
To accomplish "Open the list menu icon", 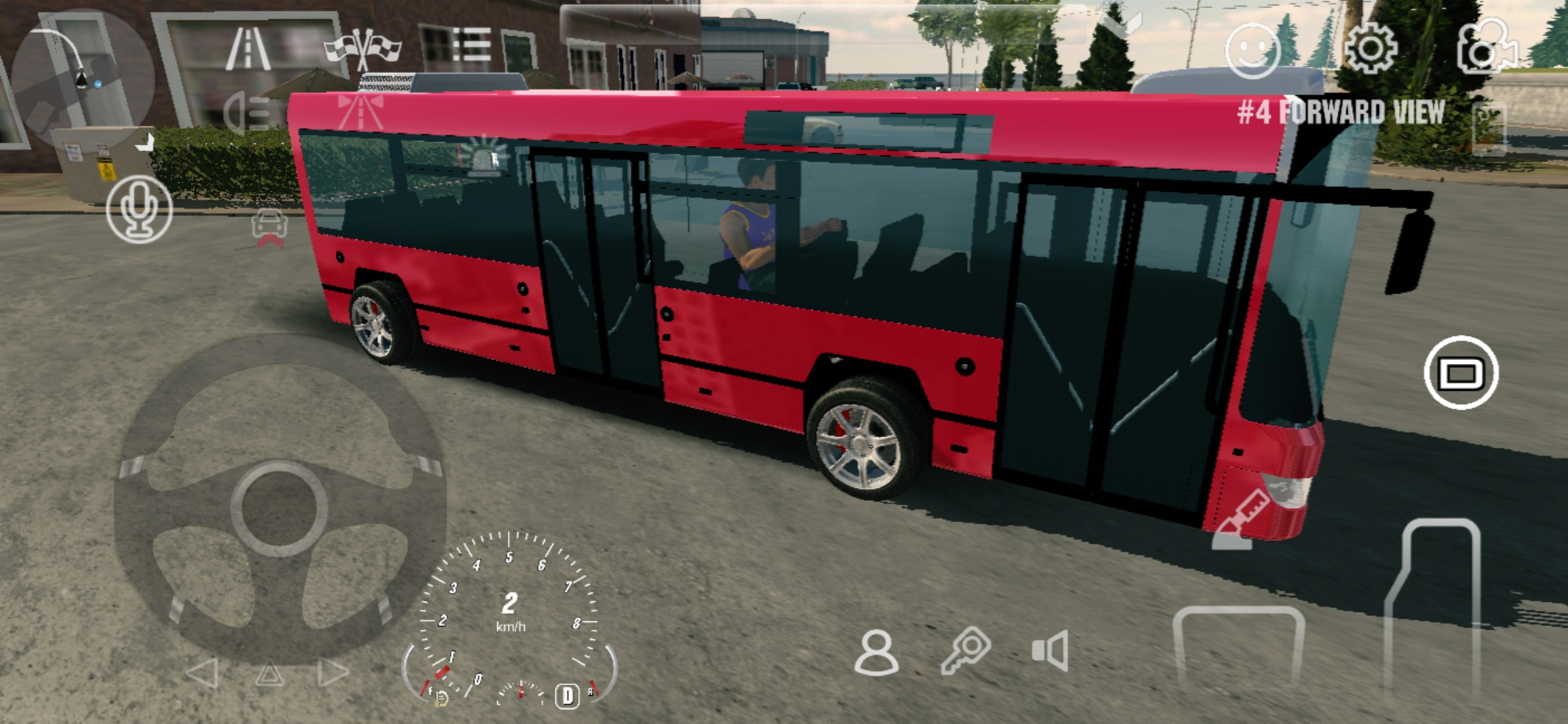I will [x=472, y=46].
